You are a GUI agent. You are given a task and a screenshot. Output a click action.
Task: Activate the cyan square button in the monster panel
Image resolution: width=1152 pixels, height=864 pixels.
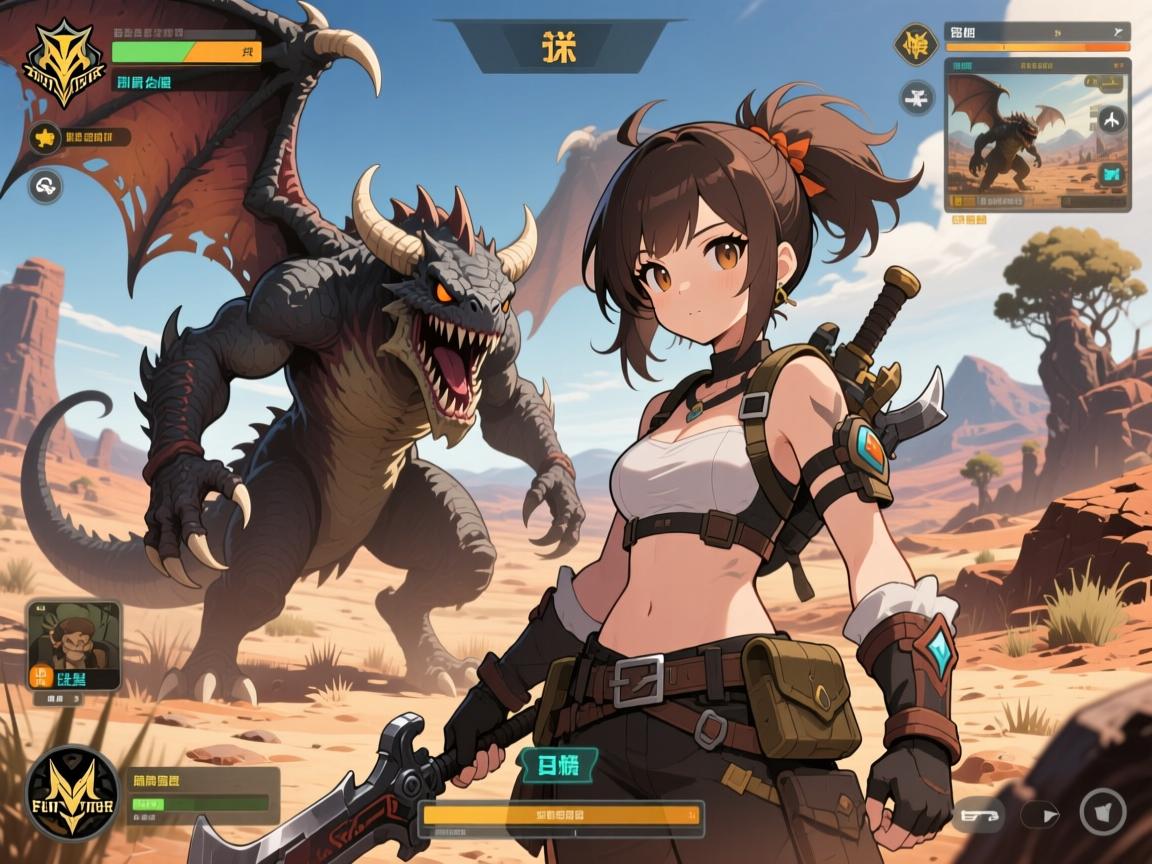tap(1111, 176)
